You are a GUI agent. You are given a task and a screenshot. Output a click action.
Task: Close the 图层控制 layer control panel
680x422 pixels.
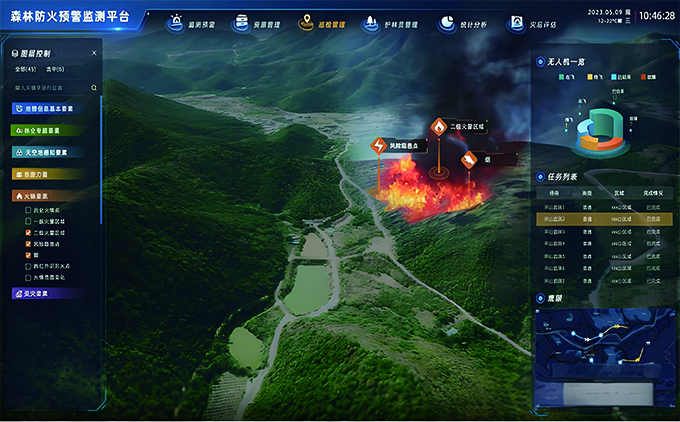[94, 53]
